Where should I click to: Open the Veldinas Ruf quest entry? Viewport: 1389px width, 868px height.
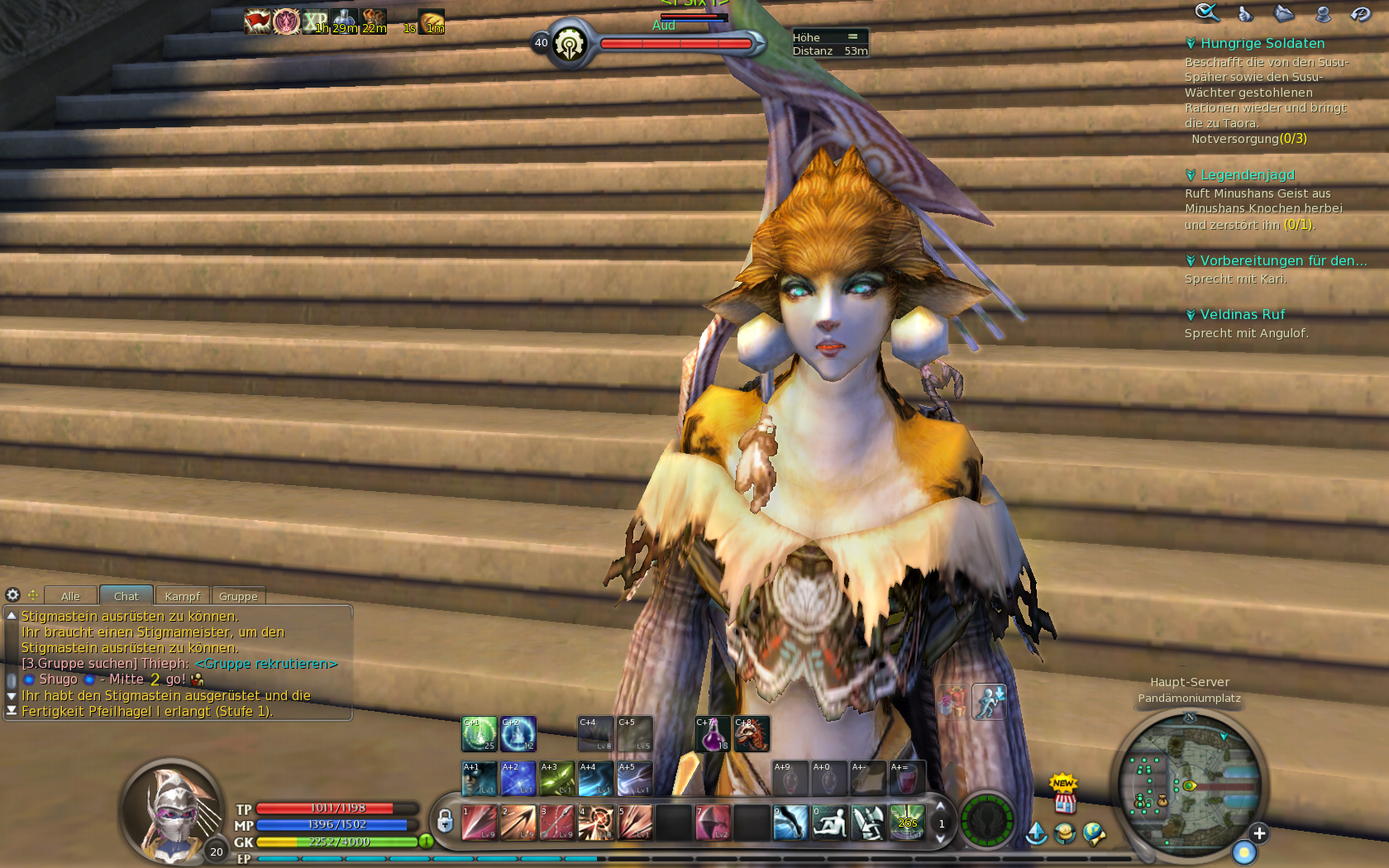pos(1242,315)
